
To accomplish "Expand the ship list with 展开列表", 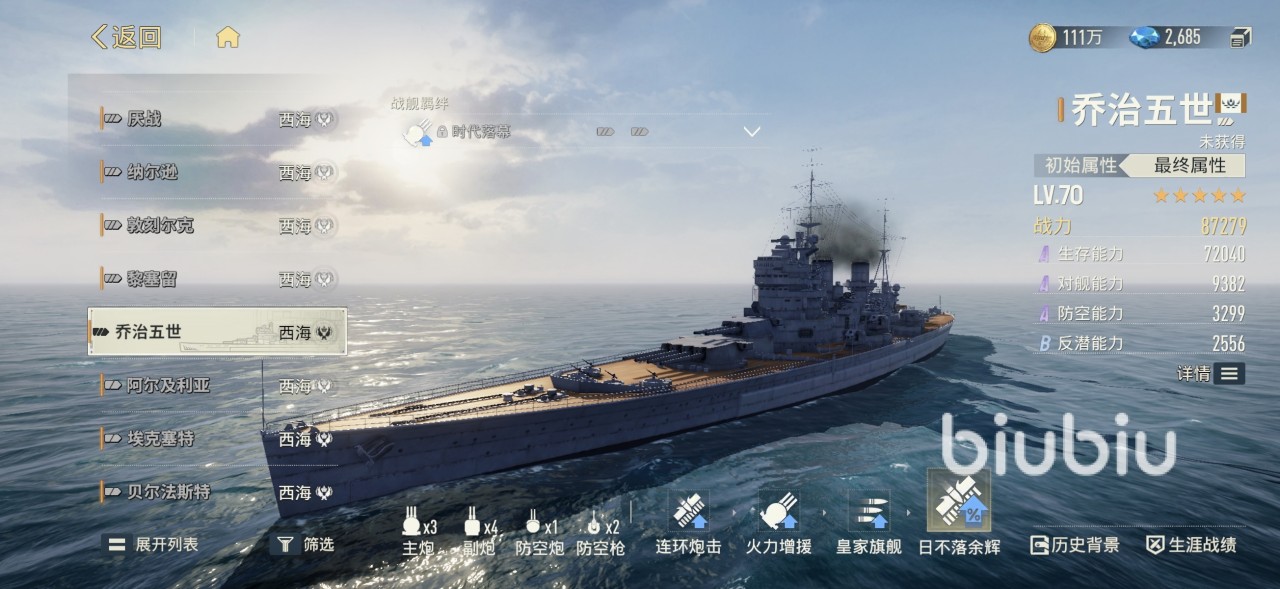I will (x=154, y=544).
